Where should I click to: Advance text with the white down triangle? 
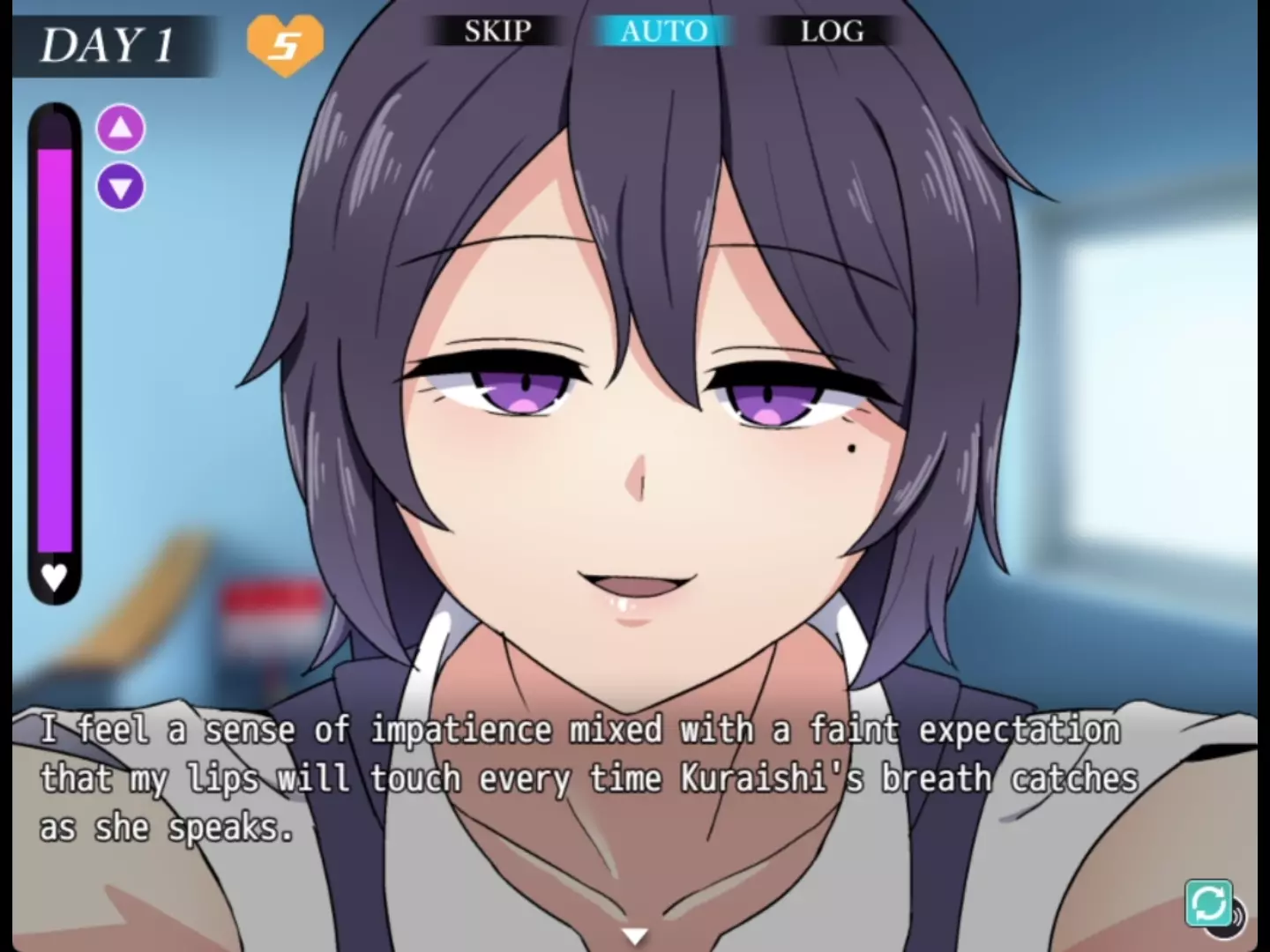coord(634,935)
